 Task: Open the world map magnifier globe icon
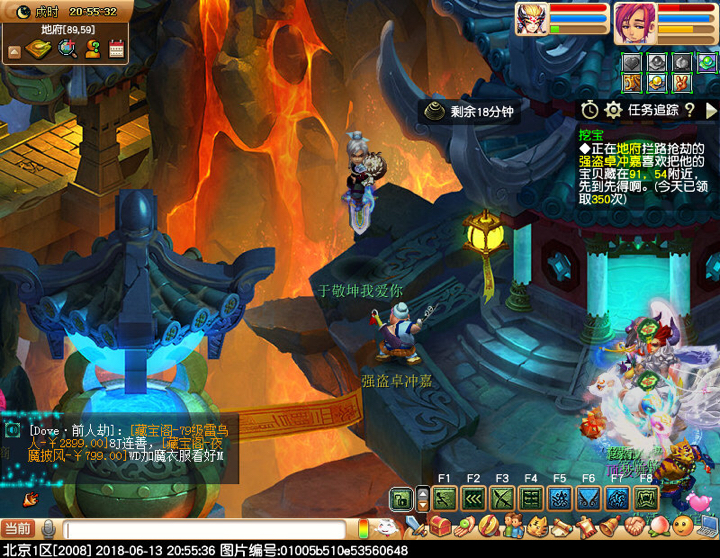[68, 49]
